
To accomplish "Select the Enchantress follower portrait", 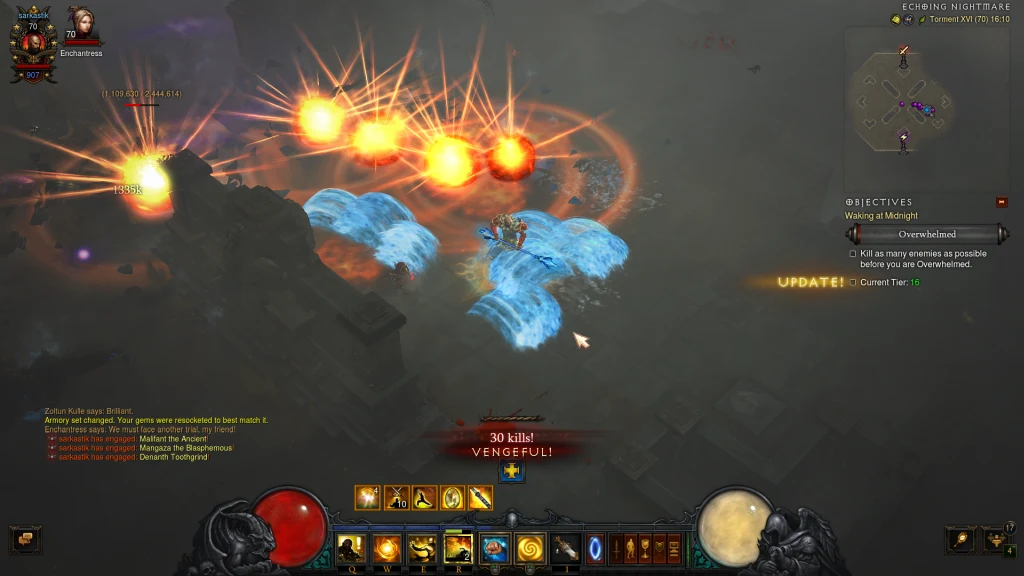I will [x=79, y=24].
